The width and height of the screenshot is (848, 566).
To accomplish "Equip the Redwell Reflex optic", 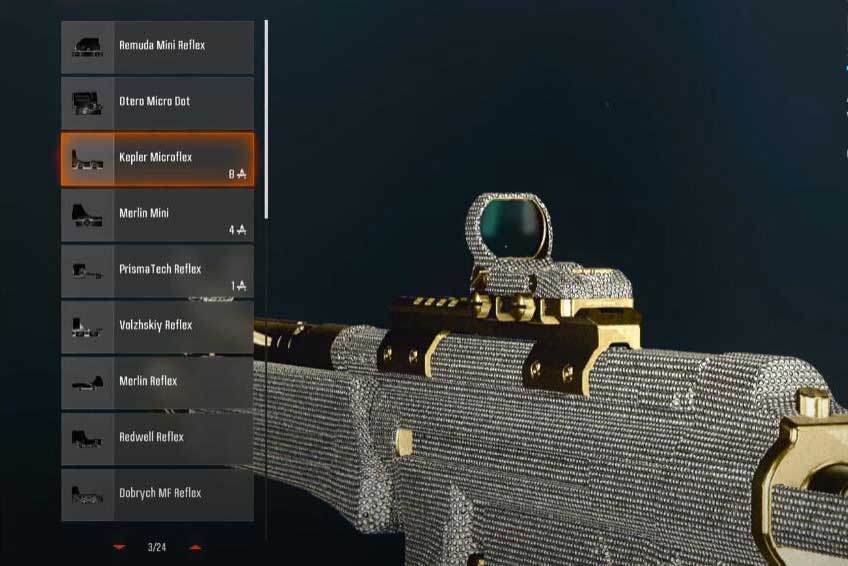I will (x=157, y=439).
